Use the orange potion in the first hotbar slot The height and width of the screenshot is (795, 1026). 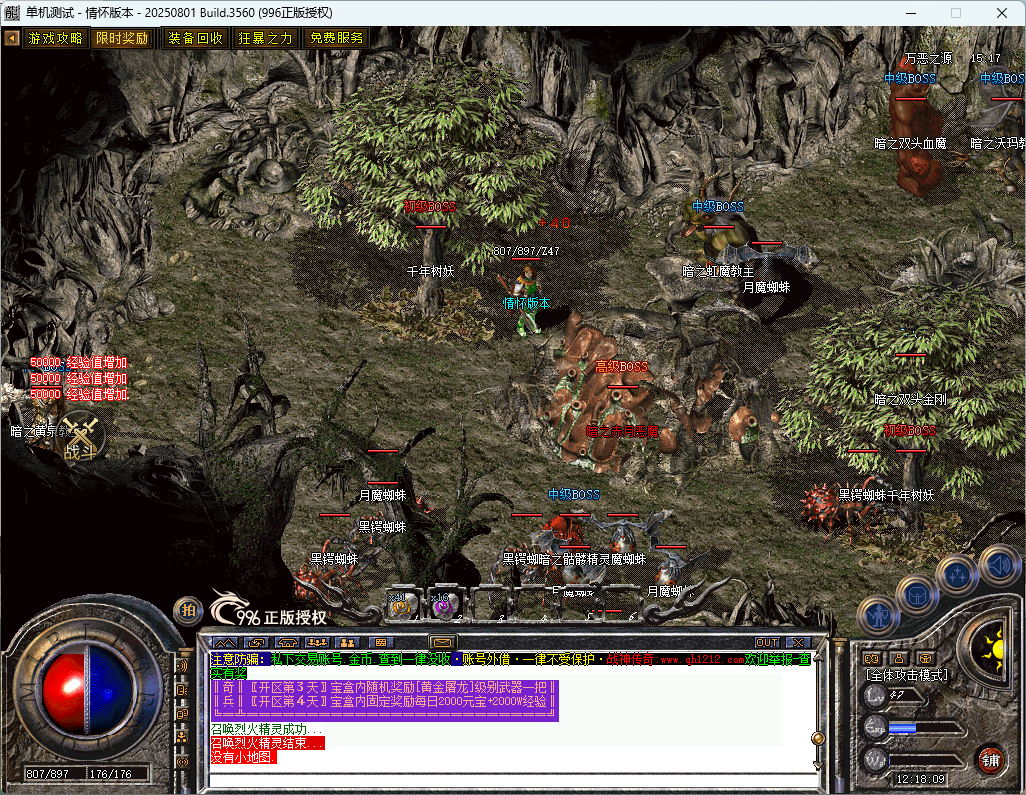point(402,603)
